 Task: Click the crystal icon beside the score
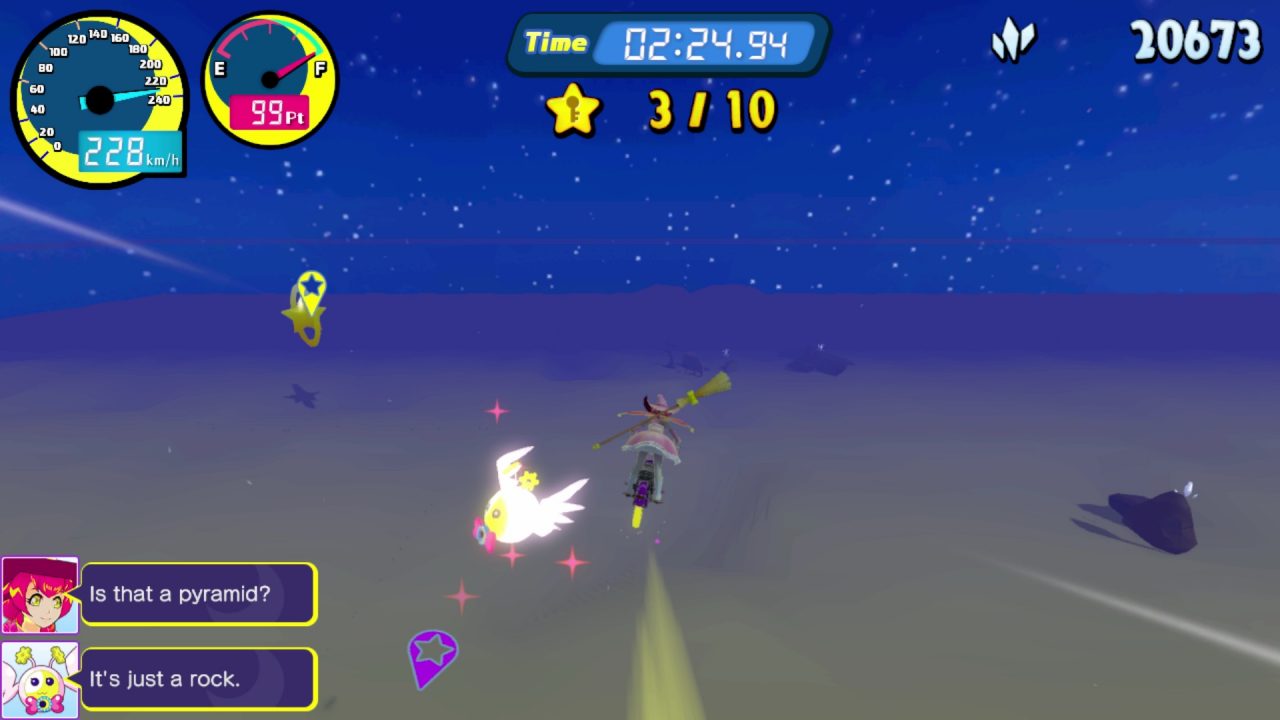coord(1012,43)
